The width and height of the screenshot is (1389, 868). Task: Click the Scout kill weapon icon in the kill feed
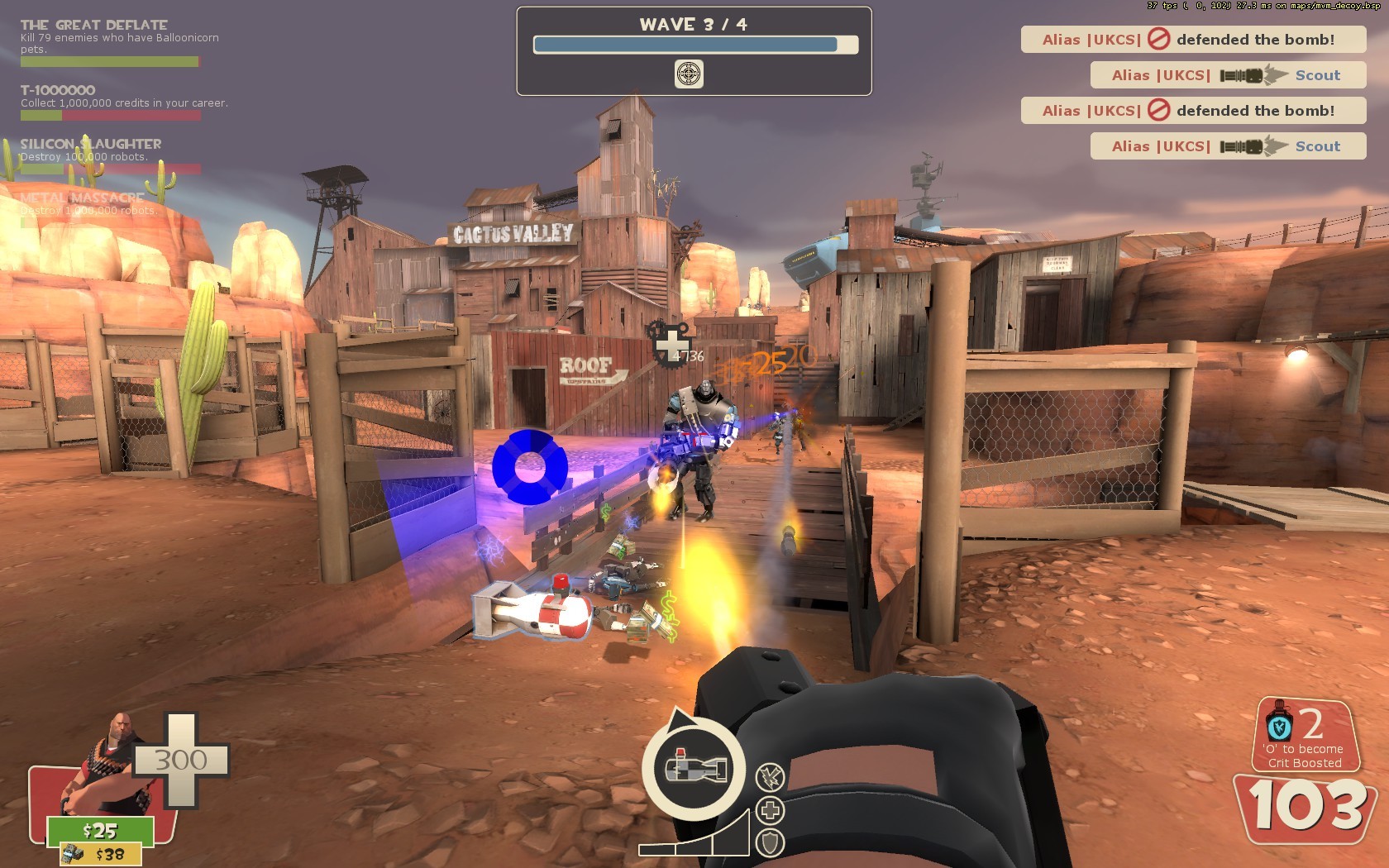[1248, 74]
